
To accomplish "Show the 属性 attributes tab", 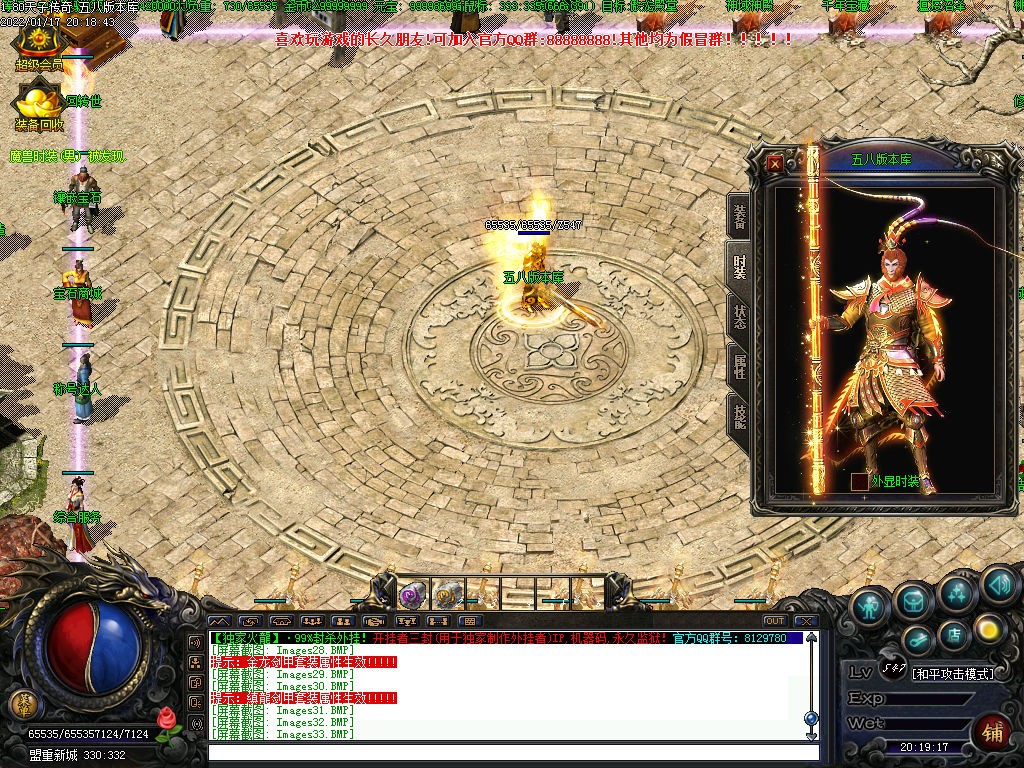I will 739,365.
